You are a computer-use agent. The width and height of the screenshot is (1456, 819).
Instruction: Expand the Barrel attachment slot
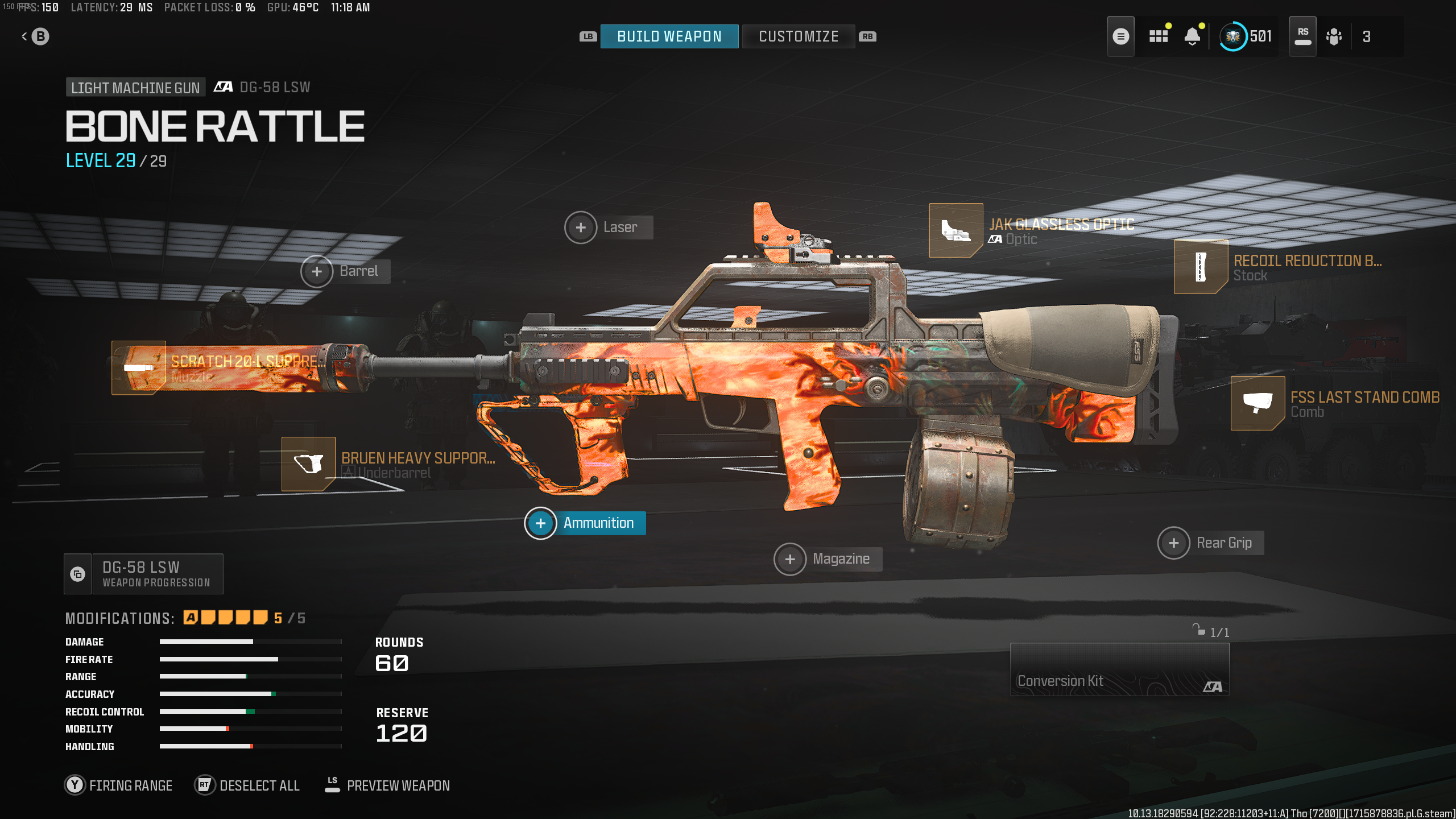[x=317, y=271]
